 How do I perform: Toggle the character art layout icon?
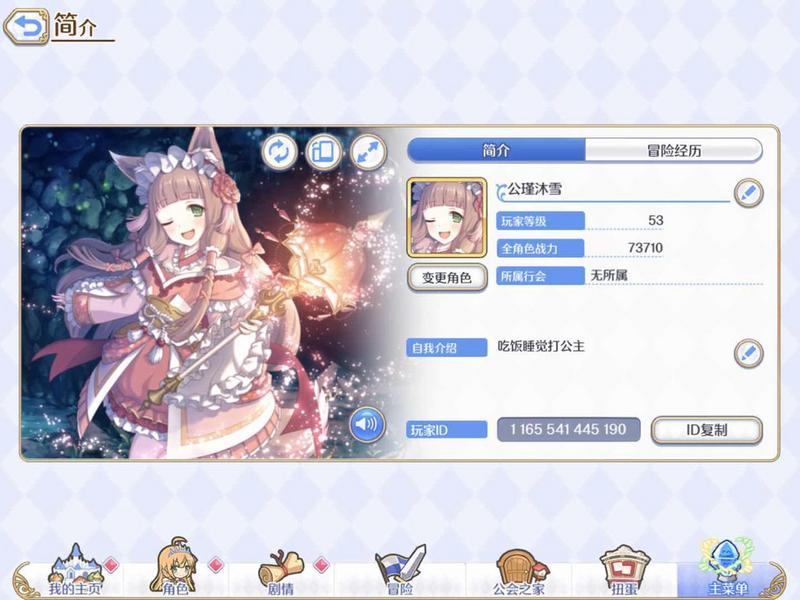point(323,151)
